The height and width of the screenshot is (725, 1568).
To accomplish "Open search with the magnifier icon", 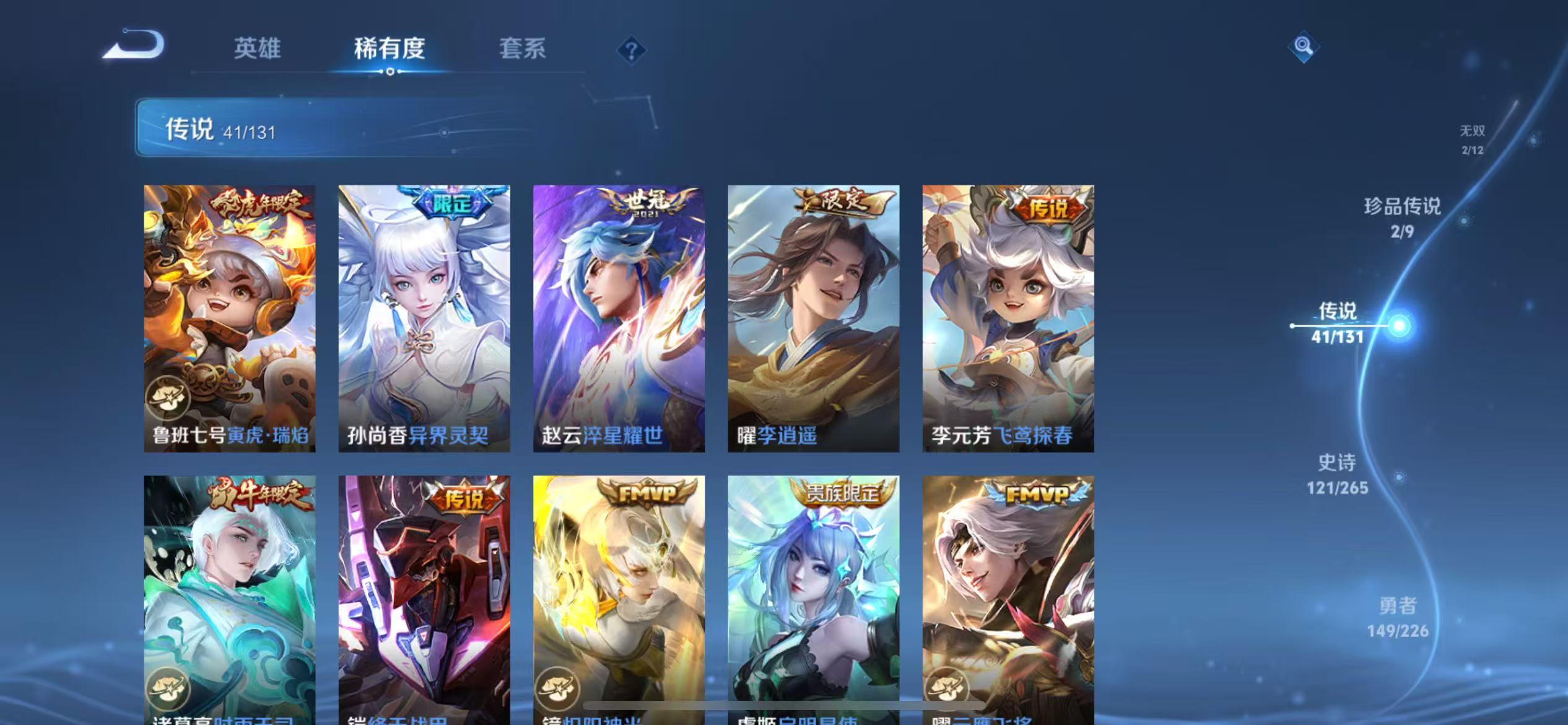I will click(1302, 46).
